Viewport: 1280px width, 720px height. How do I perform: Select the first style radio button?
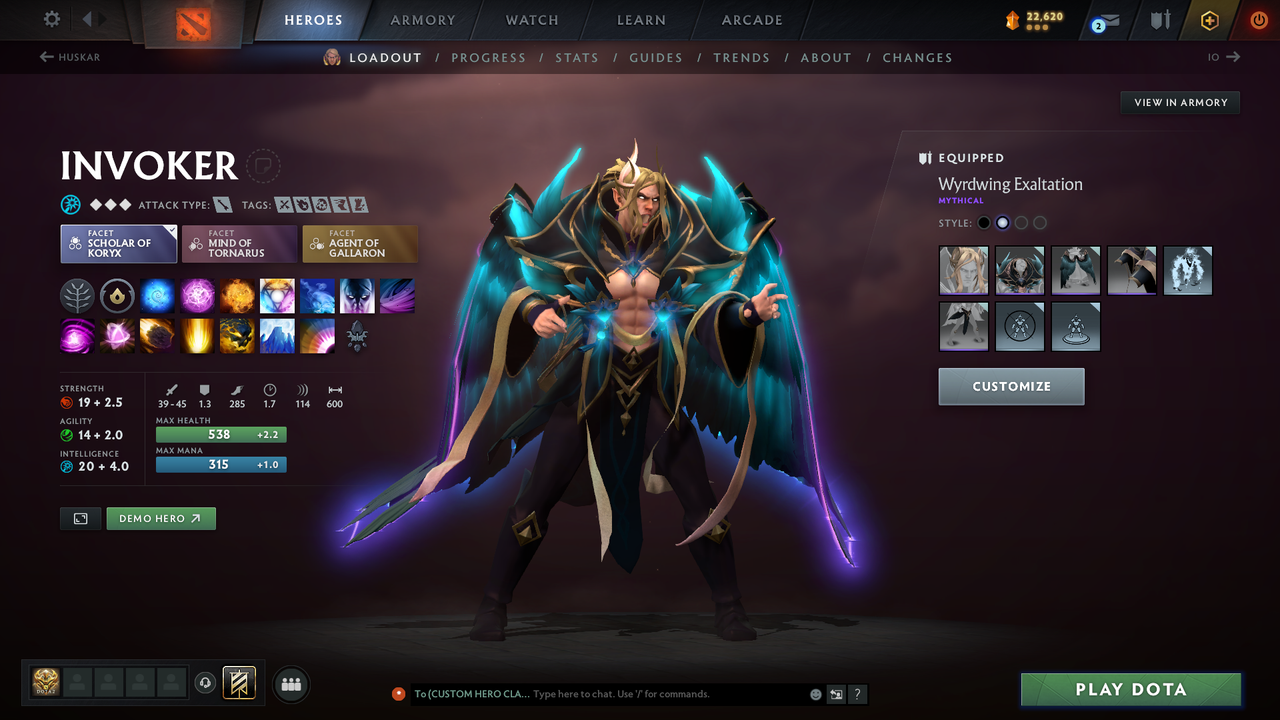[984, 222]
